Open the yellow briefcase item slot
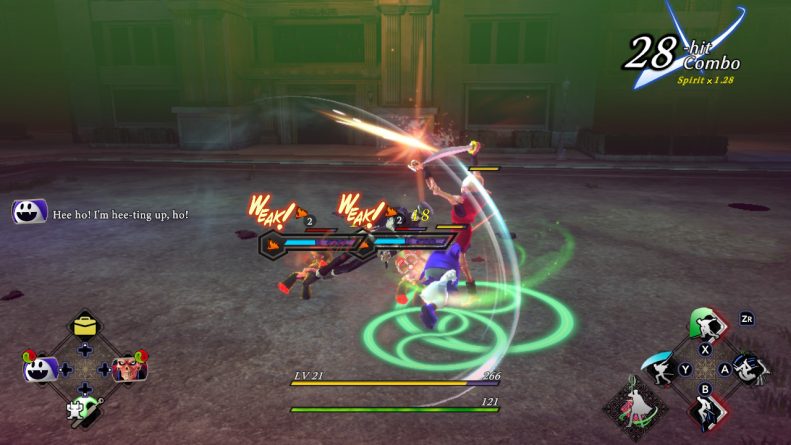The image size is (791, 445). click(84, 326)
